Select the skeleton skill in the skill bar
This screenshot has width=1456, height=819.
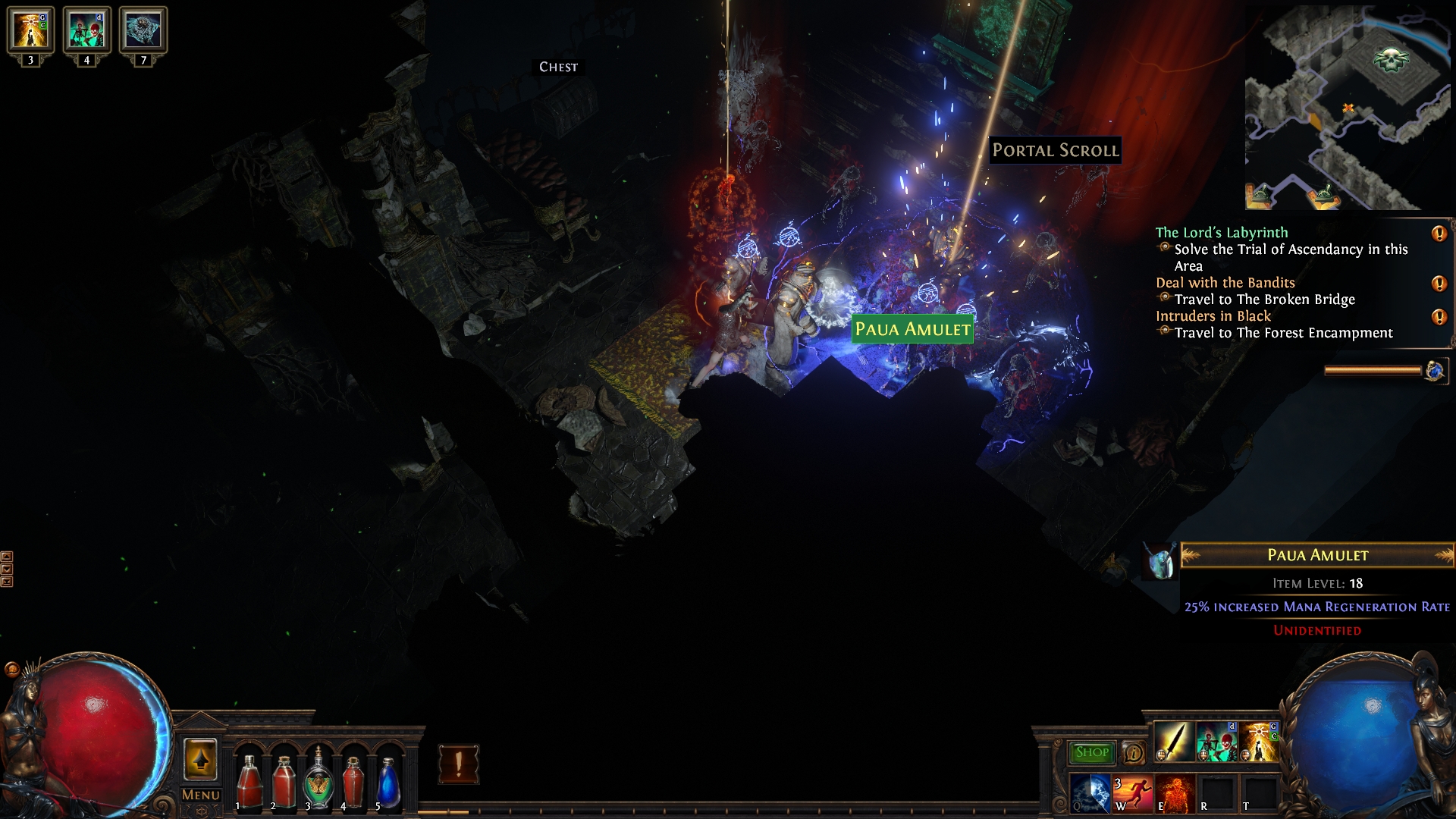point(1216,742)
